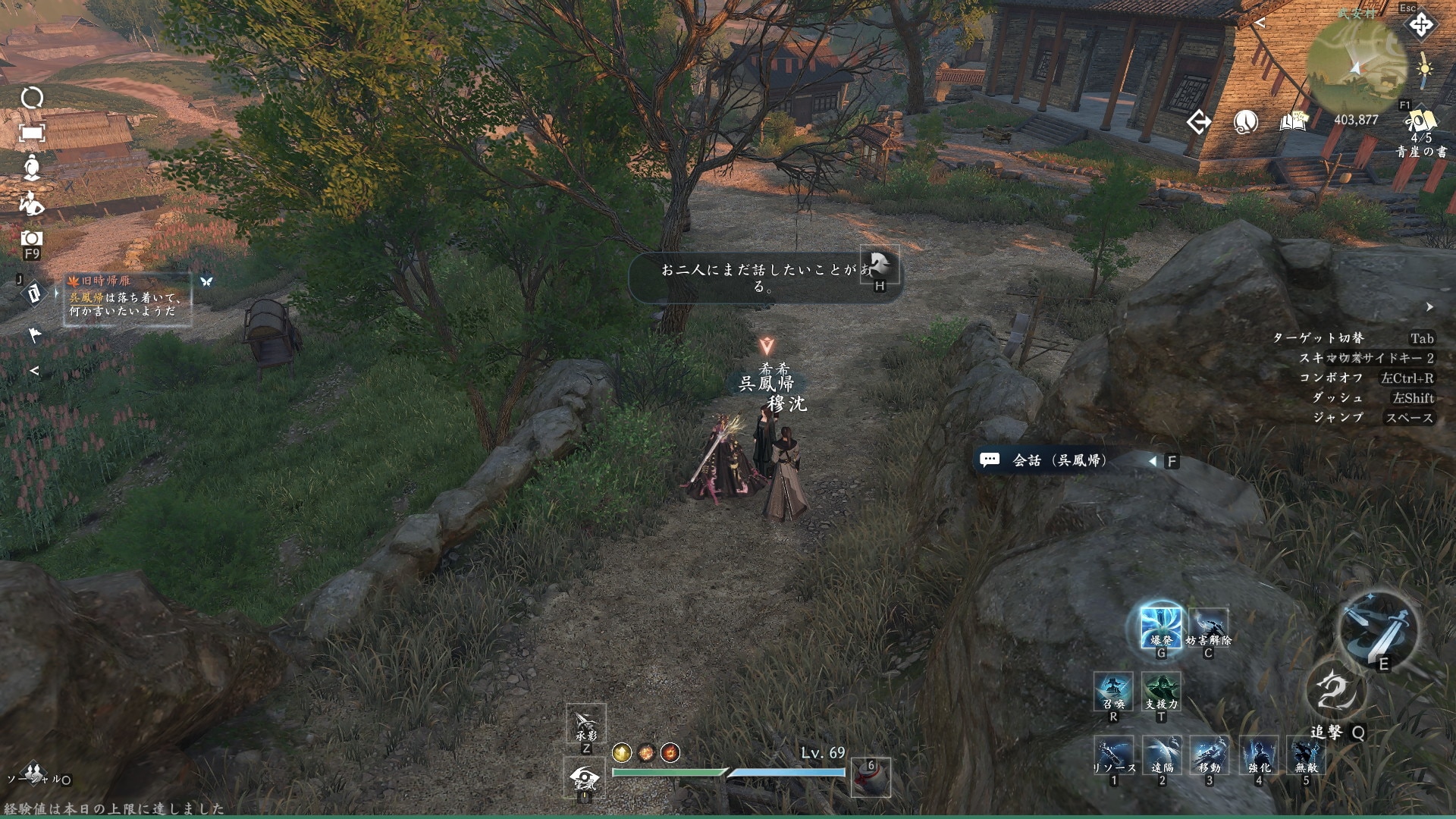Use the 無敵 invincibility skill
The image size is (1456, 819).
pyautogui.click(x=1306, y=756)
